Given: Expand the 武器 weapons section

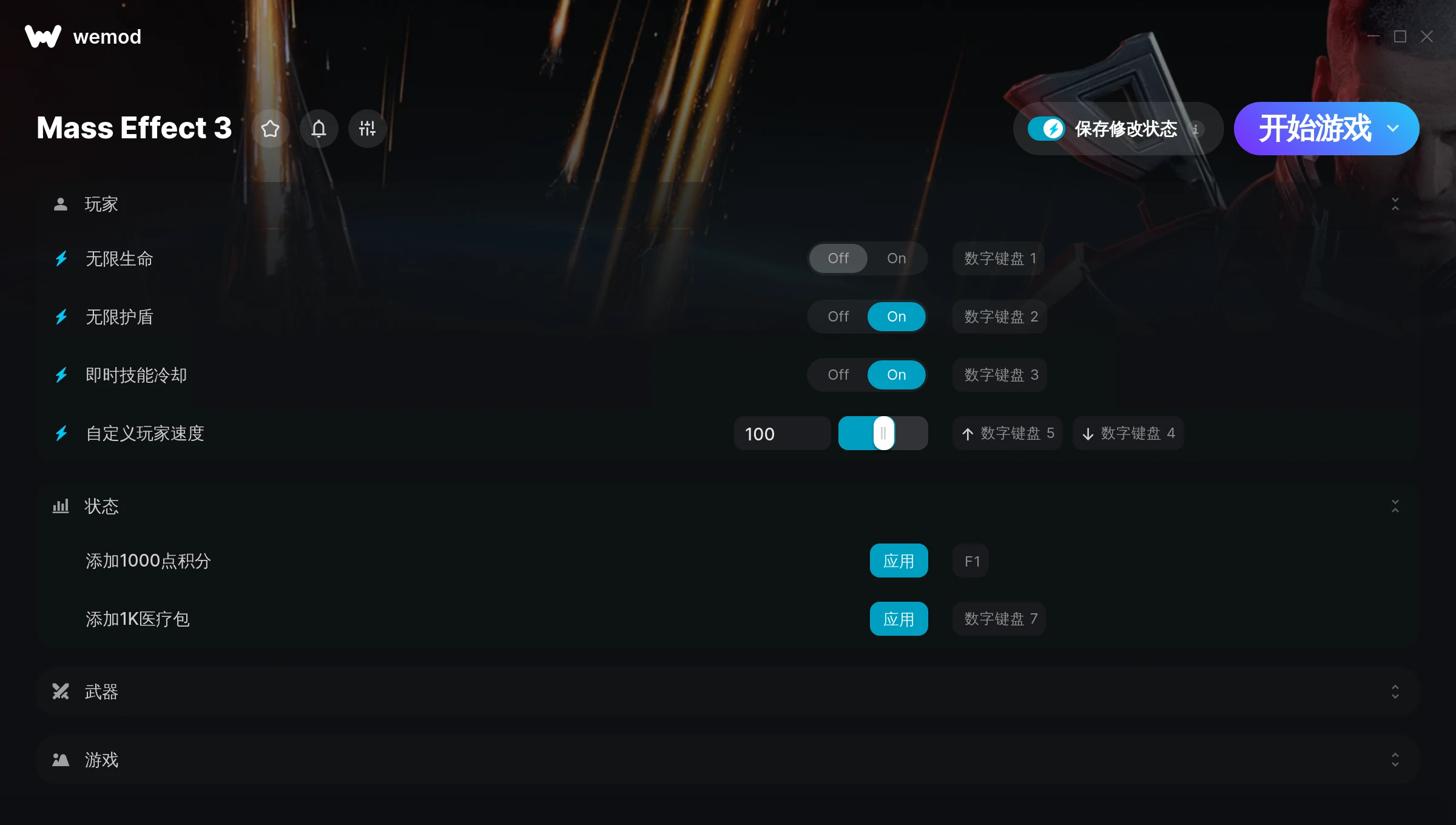Looking at the screenshot, I should click(1395, 692).
